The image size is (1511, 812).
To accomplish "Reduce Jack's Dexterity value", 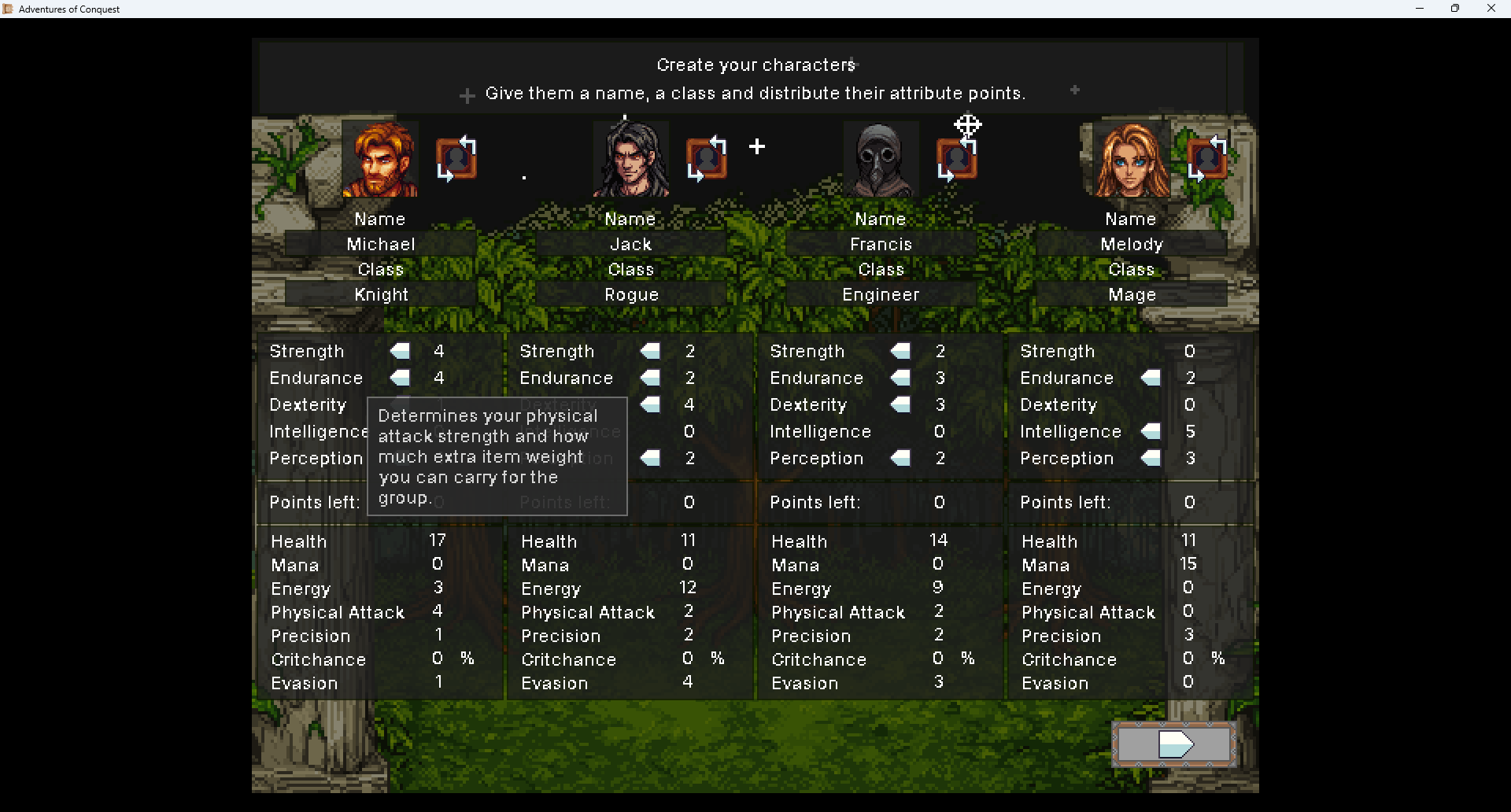I will point(650,404).
